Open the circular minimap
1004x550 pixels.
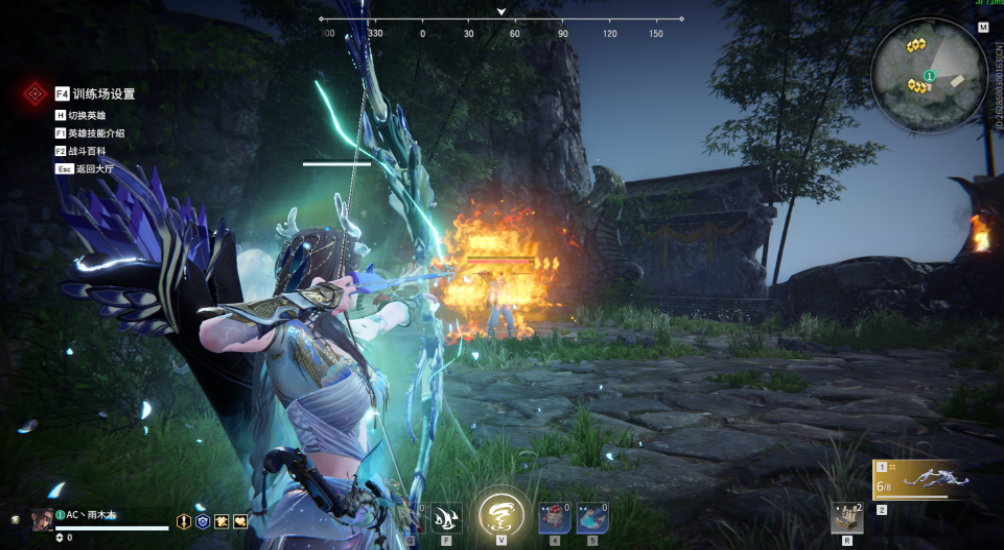tap(929, 73)
